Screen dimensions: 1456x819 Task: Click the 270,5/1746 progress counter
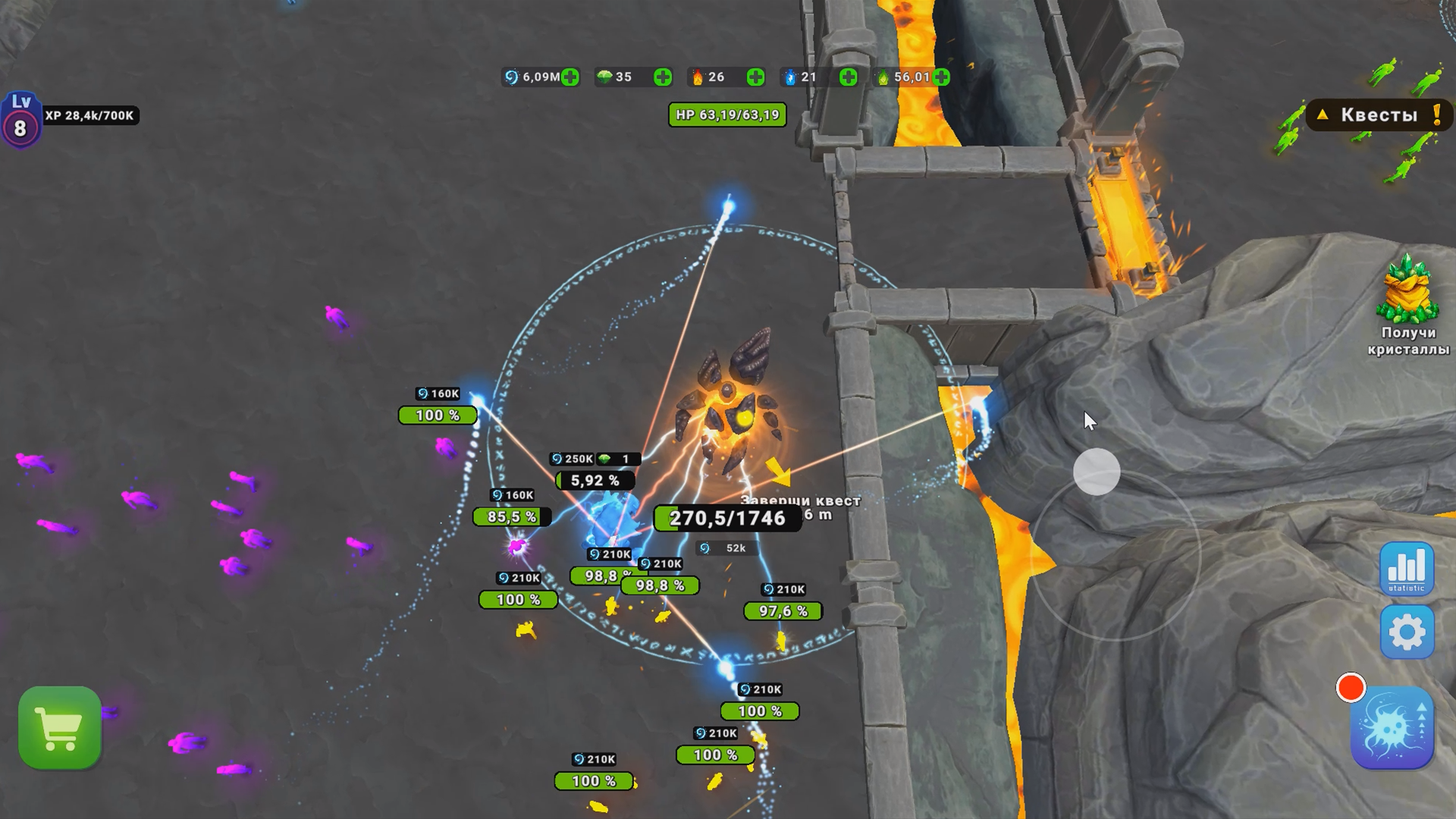coord(726,519)
